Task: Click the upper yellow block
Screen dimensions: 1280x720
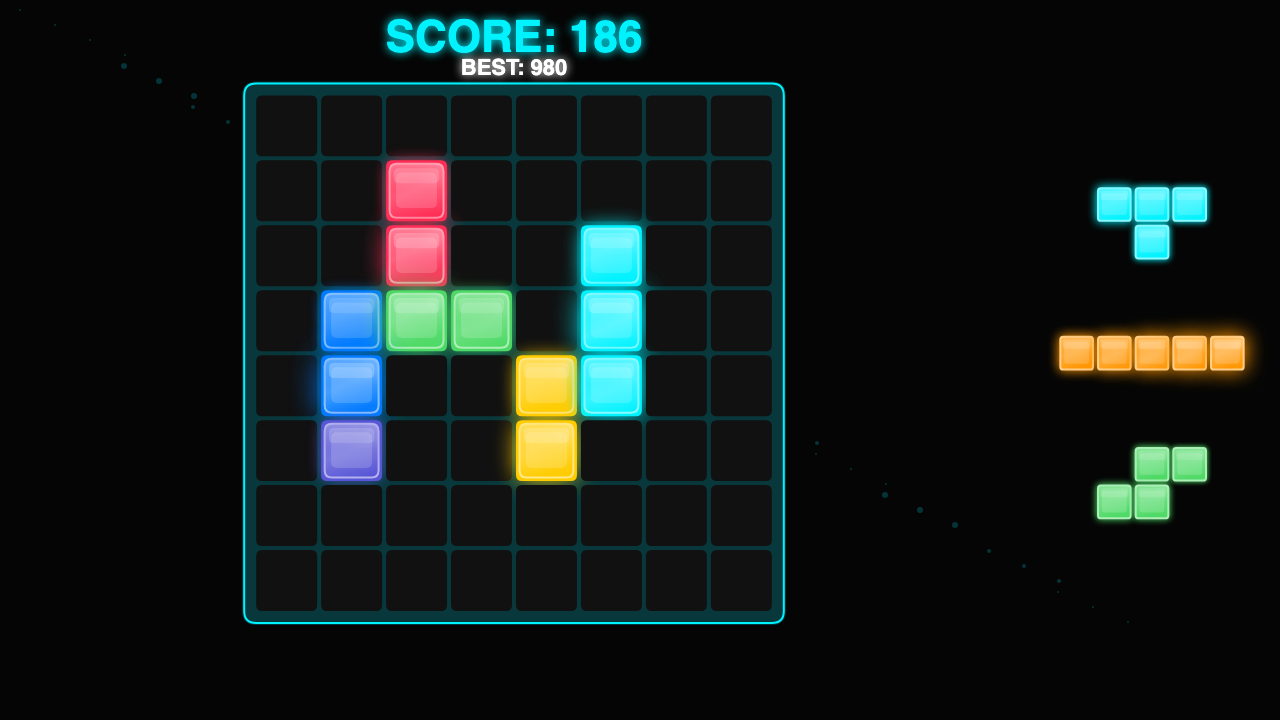Action: click(x=546, y=386)
